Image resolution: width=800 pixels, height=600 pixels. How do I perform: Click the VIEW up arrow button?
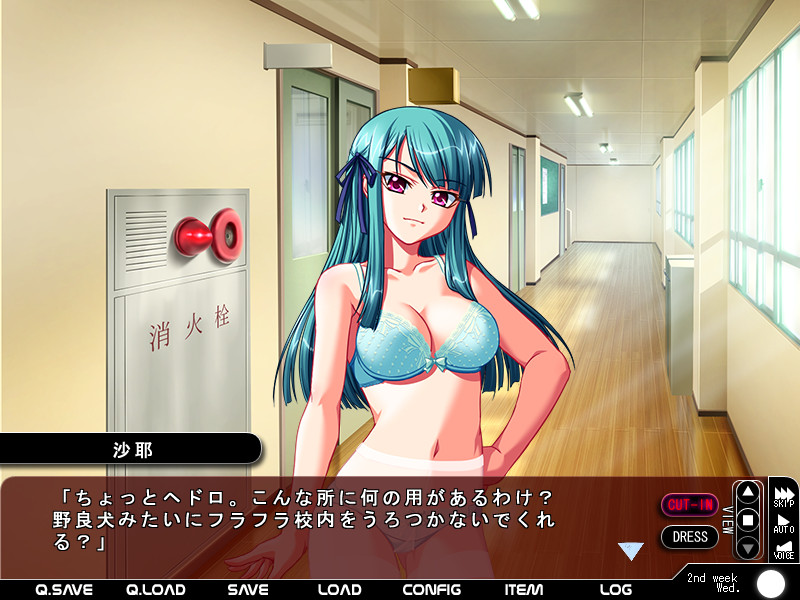pos(748,493)
